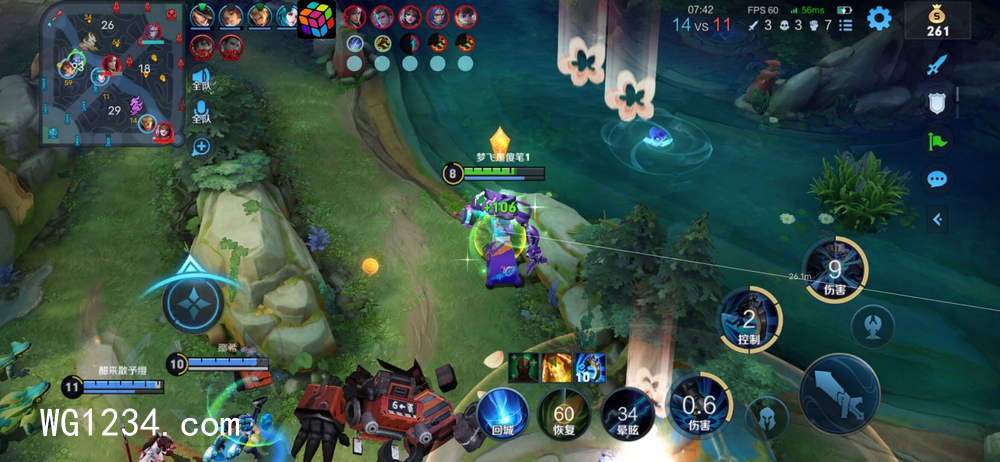
Task: Collapse the signal panel with the arrow
Action: [x=936, y=218]
